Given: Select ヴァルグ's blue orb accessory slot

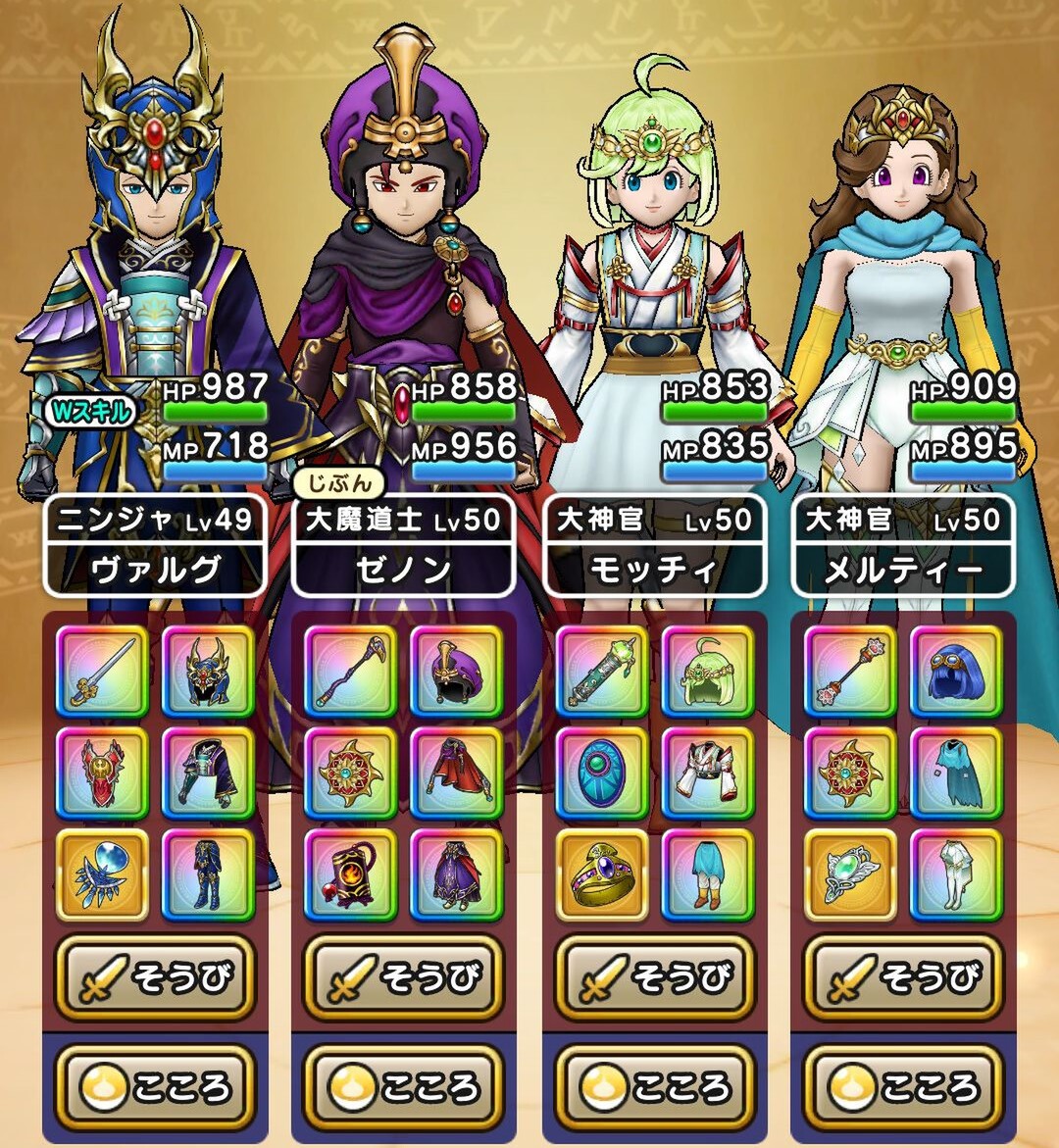Looking at the screenshot, I should (102, 874).
